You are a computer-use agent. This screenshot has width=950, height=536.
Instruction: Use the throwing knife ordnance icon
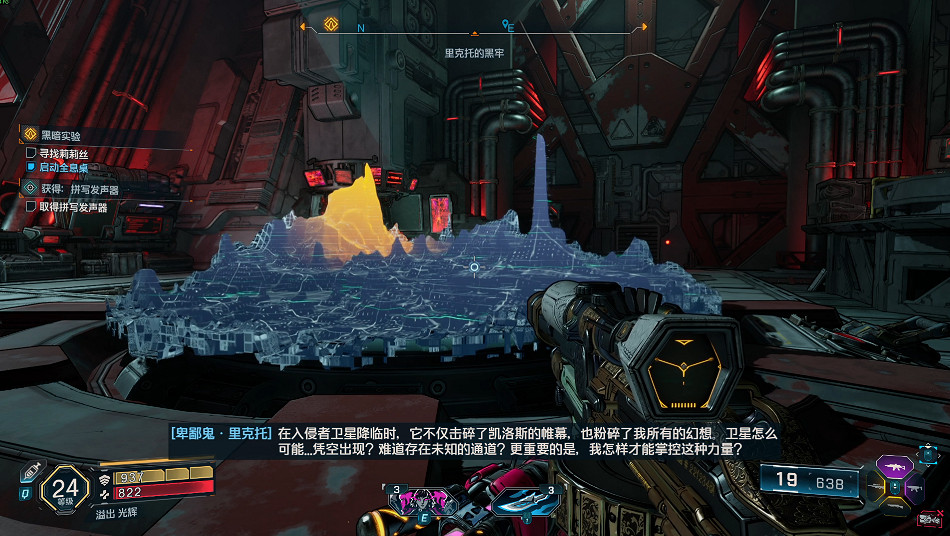(521, 501)
